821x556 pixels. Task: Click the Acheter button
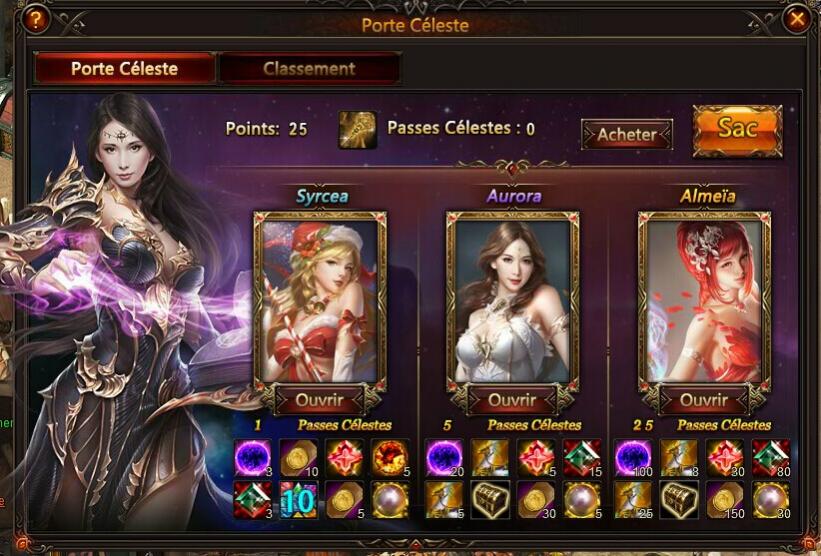pyautogui.click(x=627, y=134)
